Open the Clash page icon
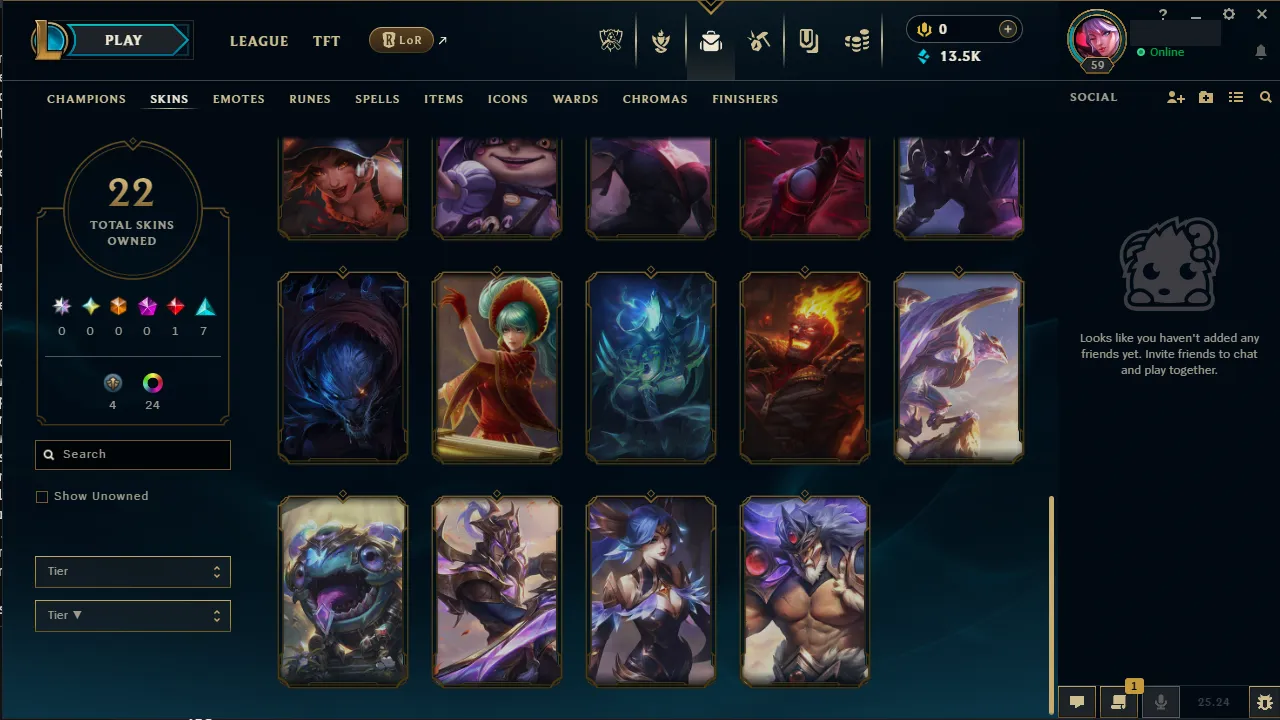 [661, 41]
